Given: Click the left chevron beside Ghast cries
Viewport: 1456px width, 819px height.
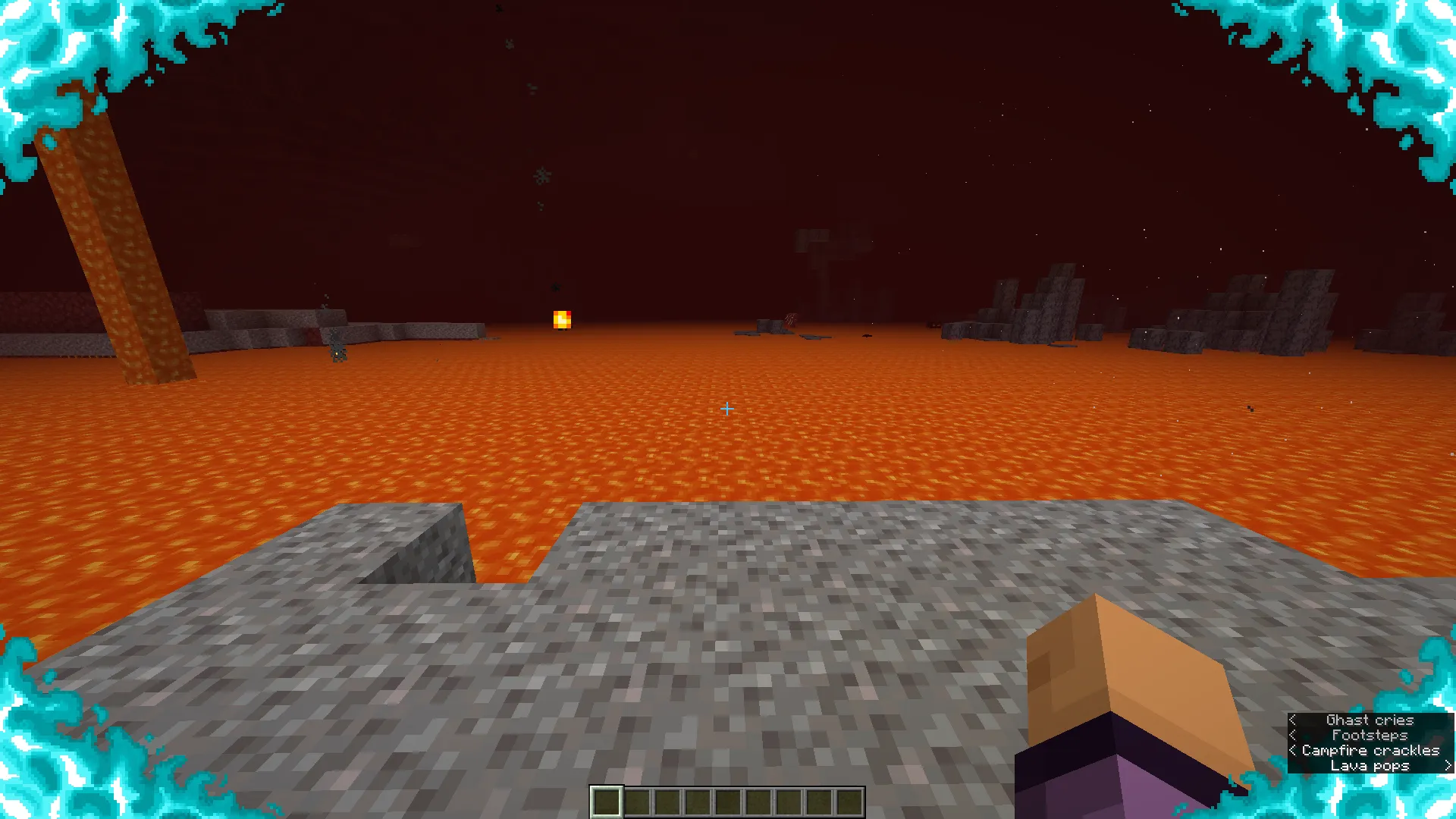Looking at the screenshot, I should [x=1294, y=720].
